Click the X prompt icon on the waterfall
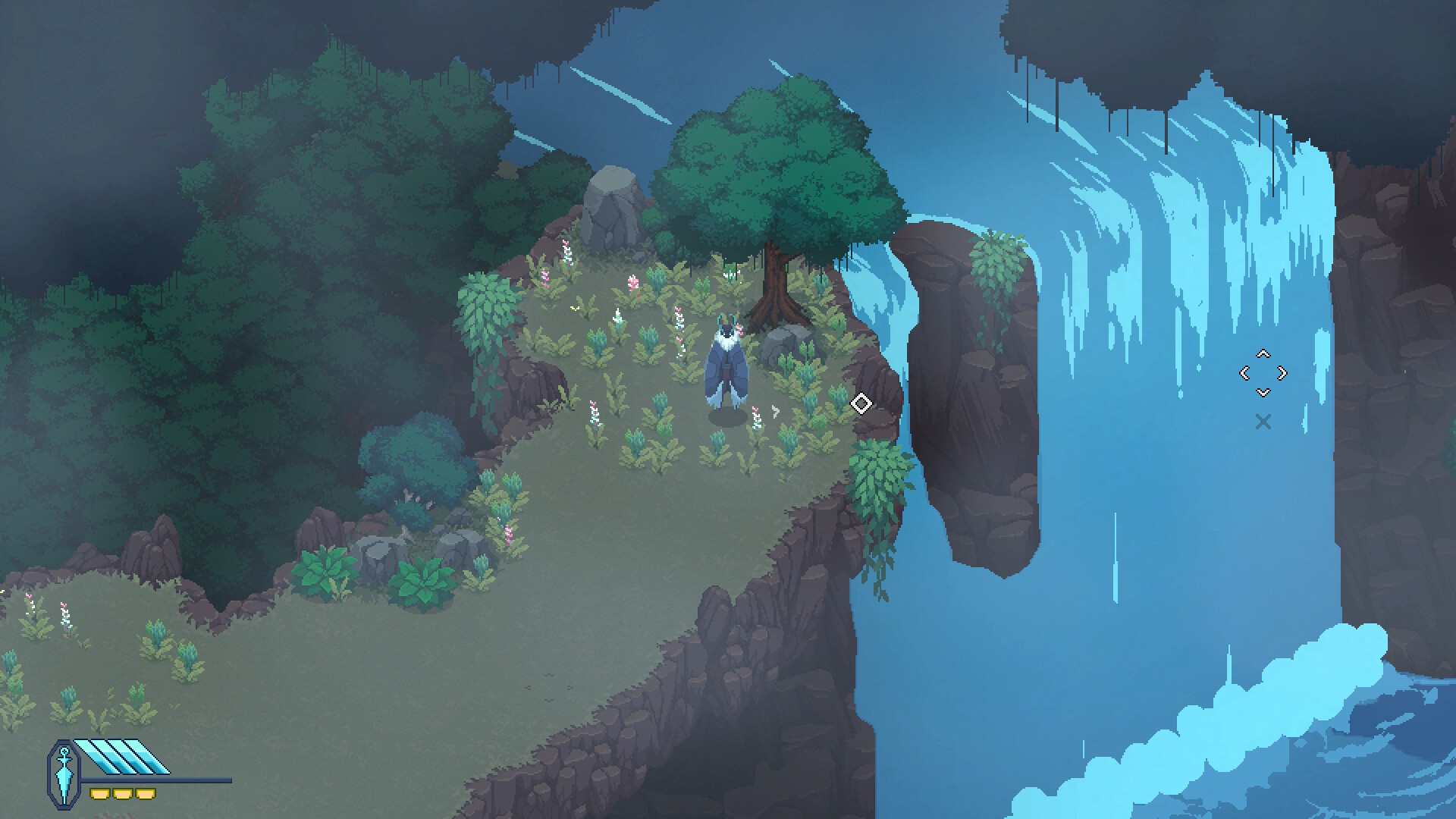 tap(1263, 421)
